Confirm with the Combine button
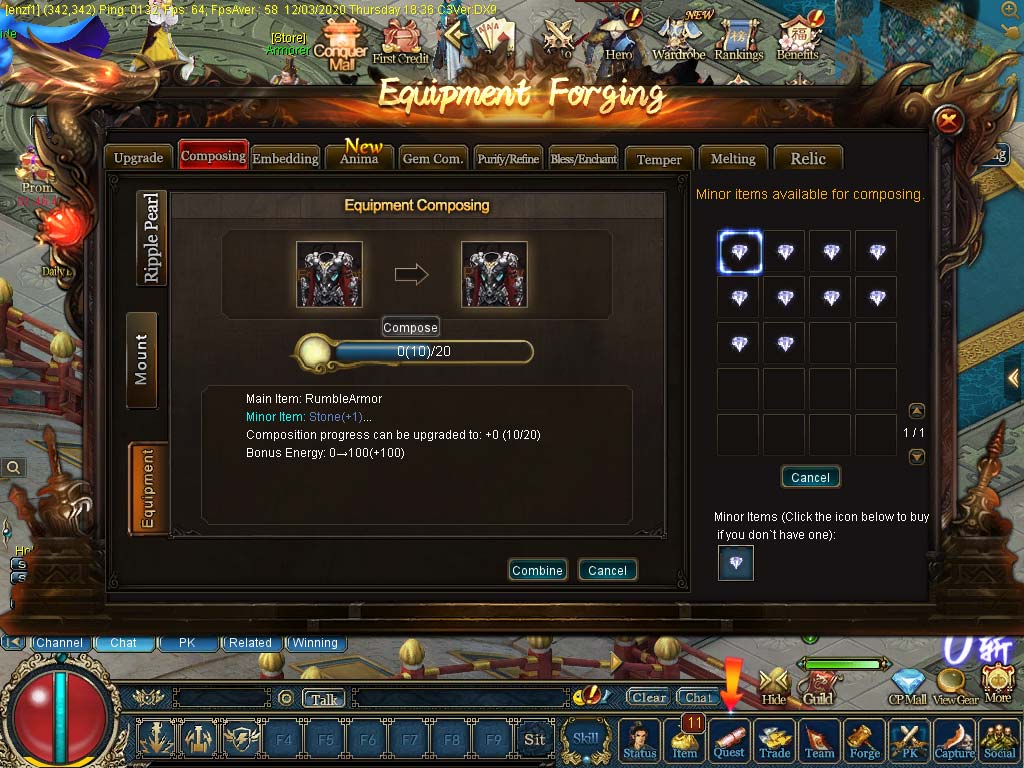This screenshot has height=768, width=1024. pyautogui.click(x=537, y=570)
